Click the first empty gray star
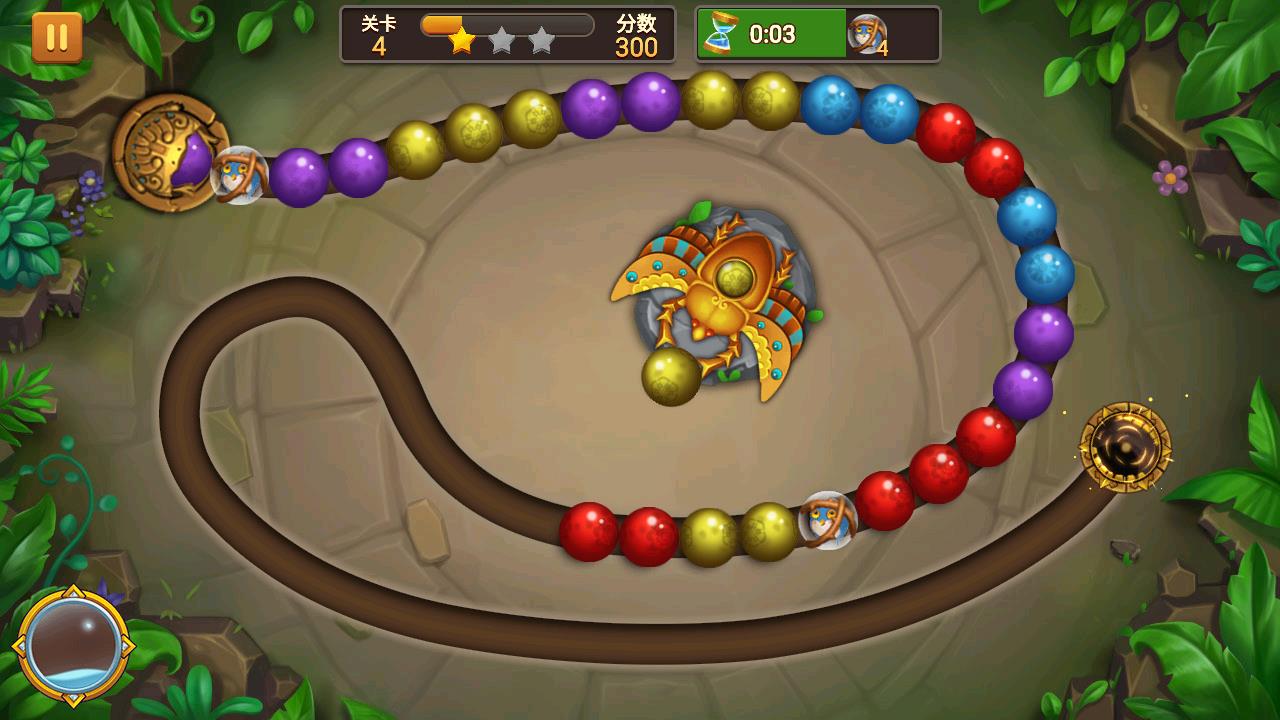The height and width of the screenshot is (720, 1280). [x=503, y=41]
